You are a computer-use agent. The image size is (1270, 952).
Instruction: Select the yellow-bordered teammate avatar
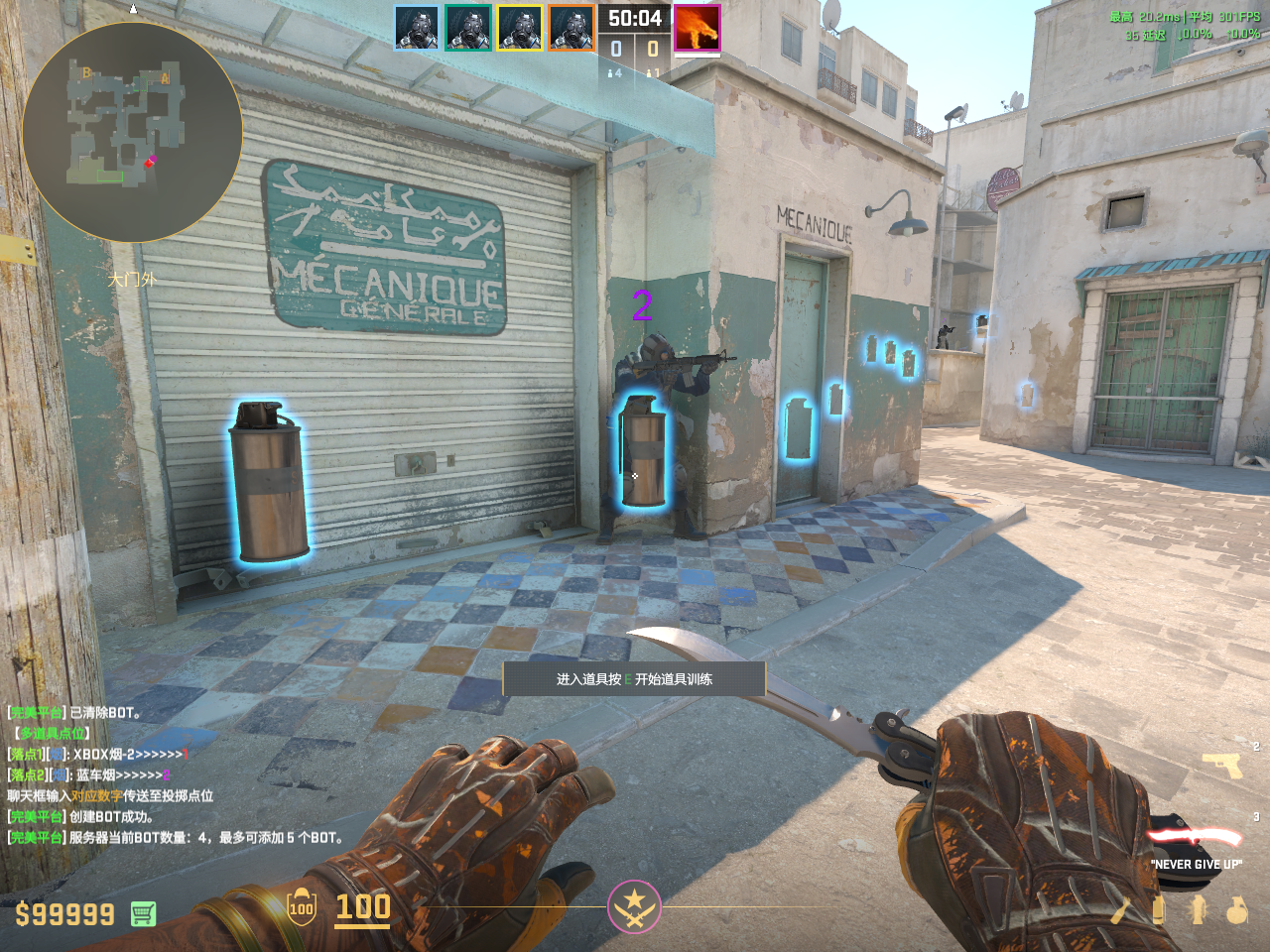520,28
